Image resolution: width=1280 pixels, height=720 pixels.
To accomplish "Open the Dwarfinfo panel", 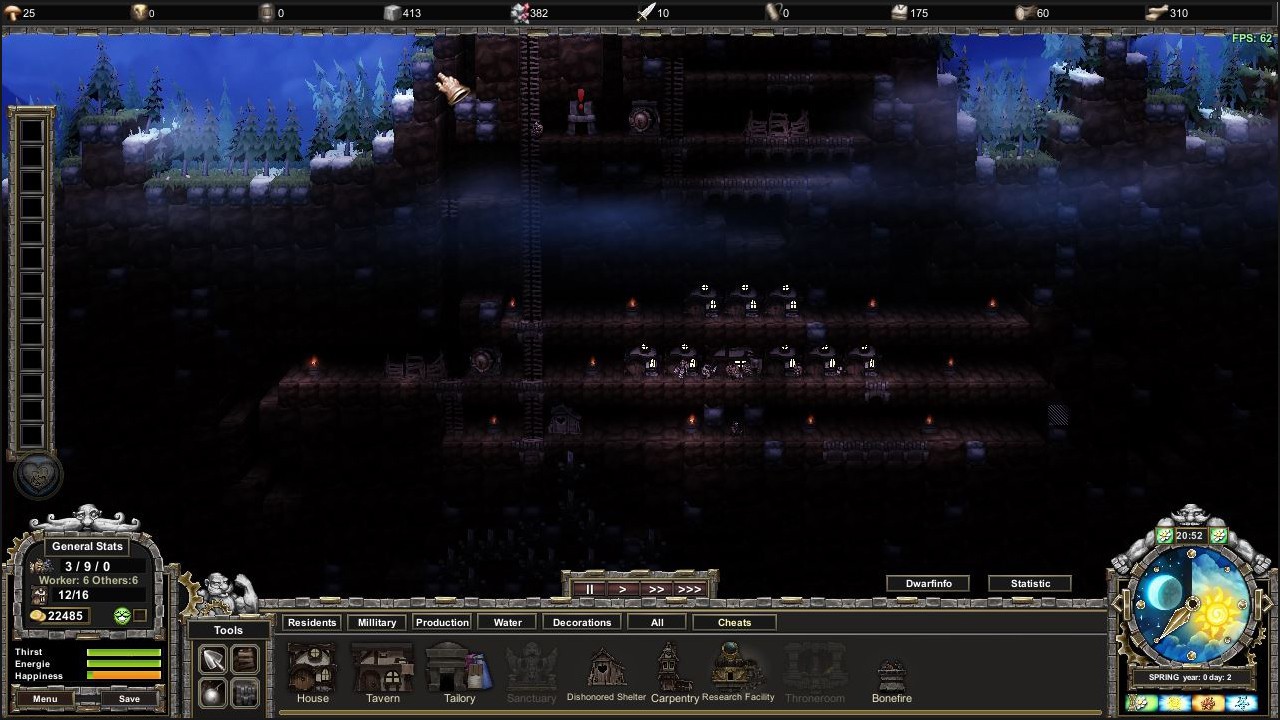I will click(927, 583).
